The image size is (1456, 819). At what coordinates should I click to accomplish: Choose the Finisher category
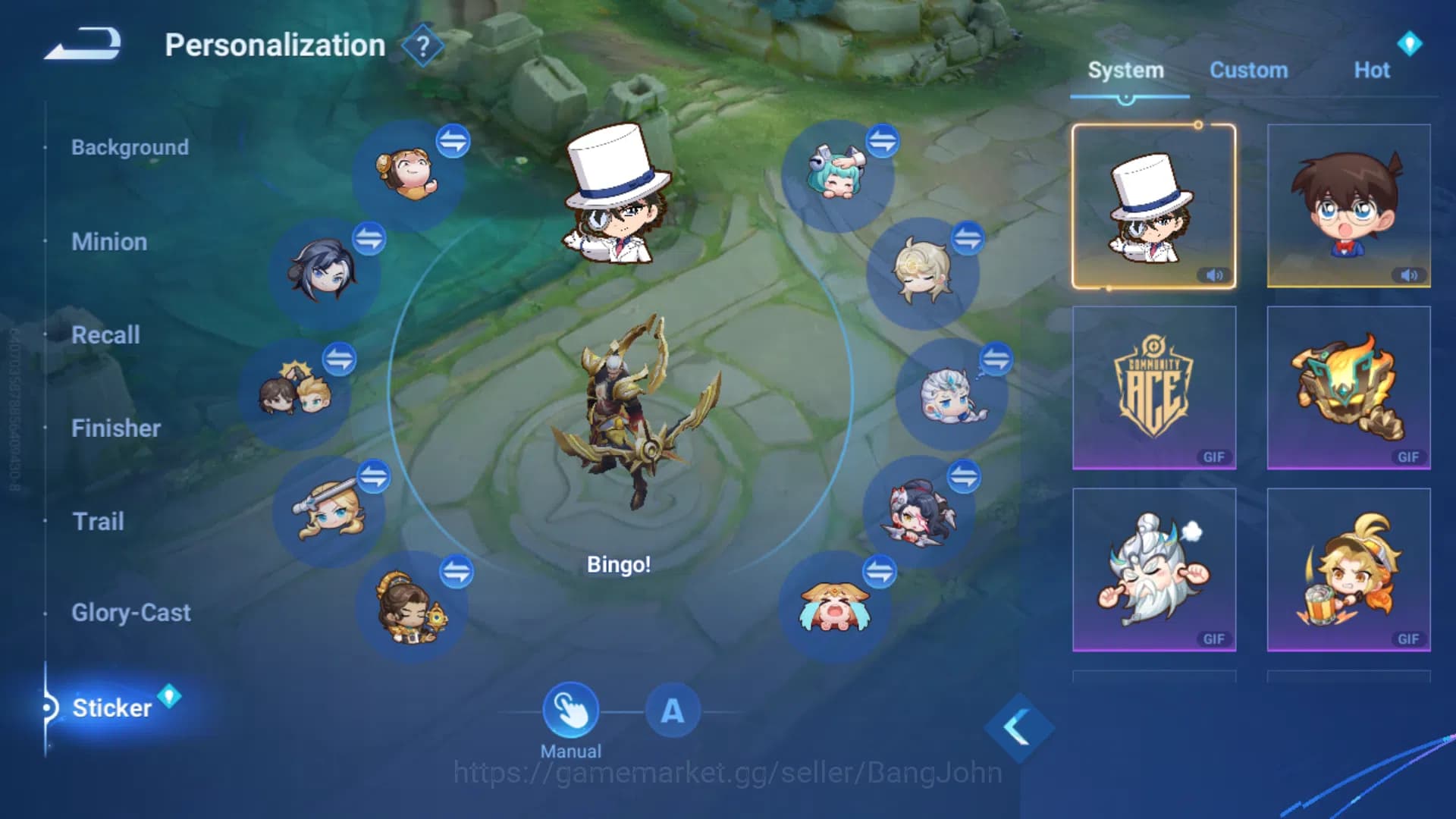(x=116, y=428)
